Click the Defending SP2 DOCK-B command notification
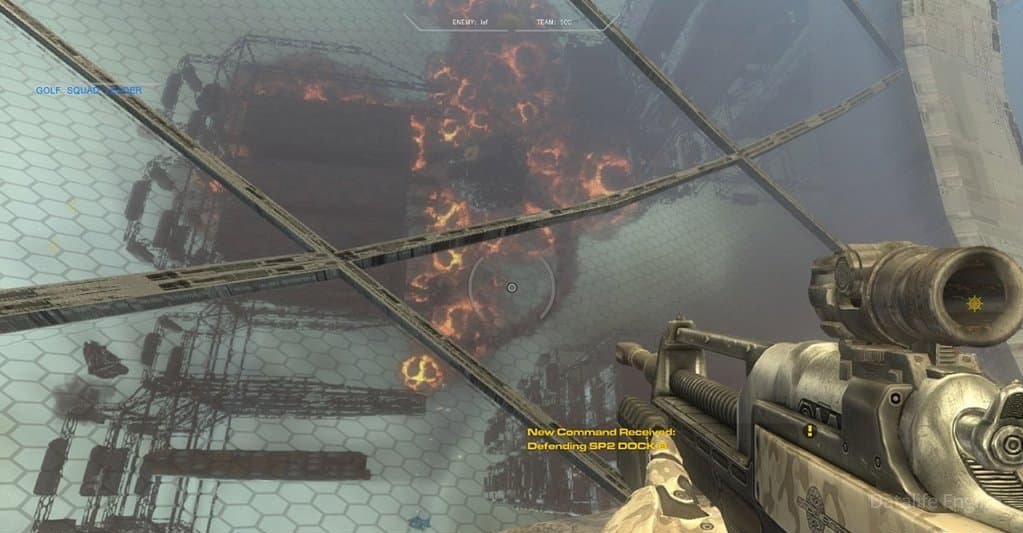 coord(601,446)
